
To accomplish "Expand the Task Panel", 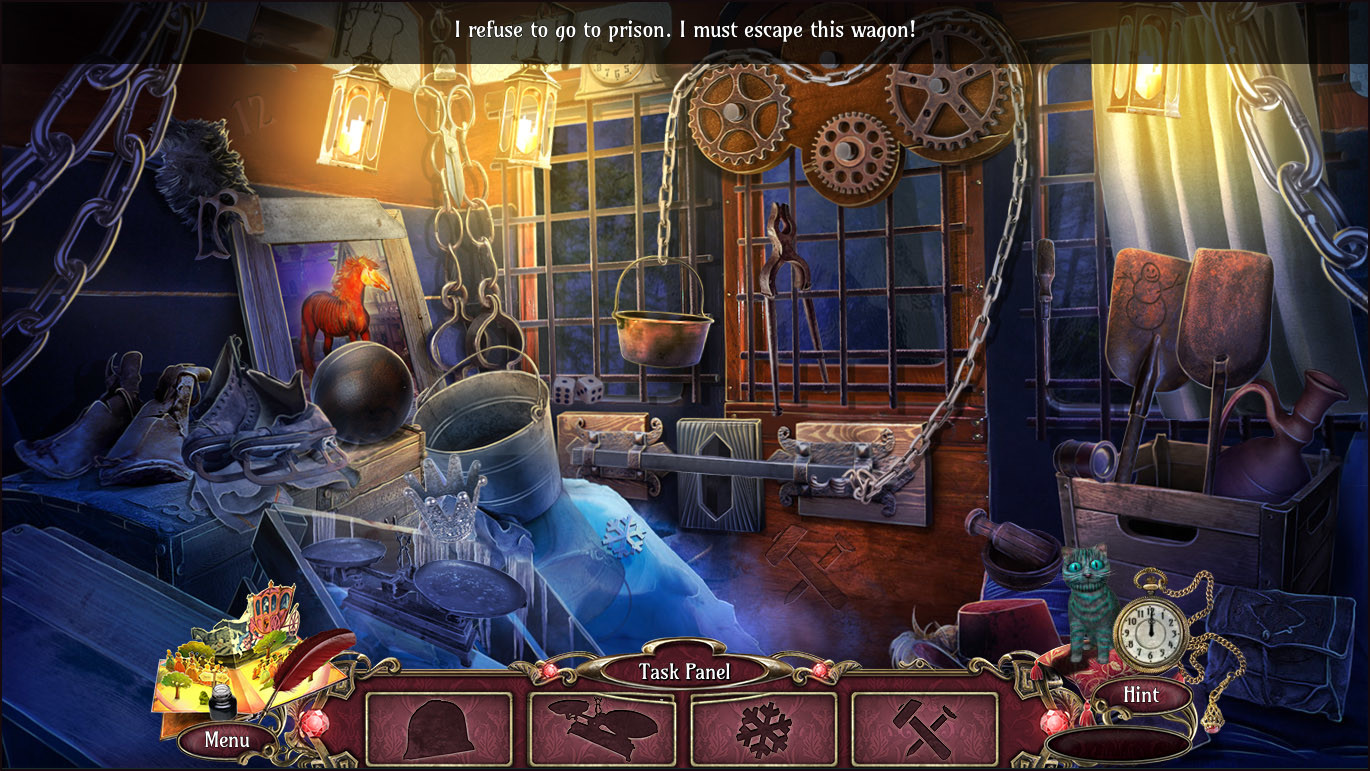I will coord(684,672).
